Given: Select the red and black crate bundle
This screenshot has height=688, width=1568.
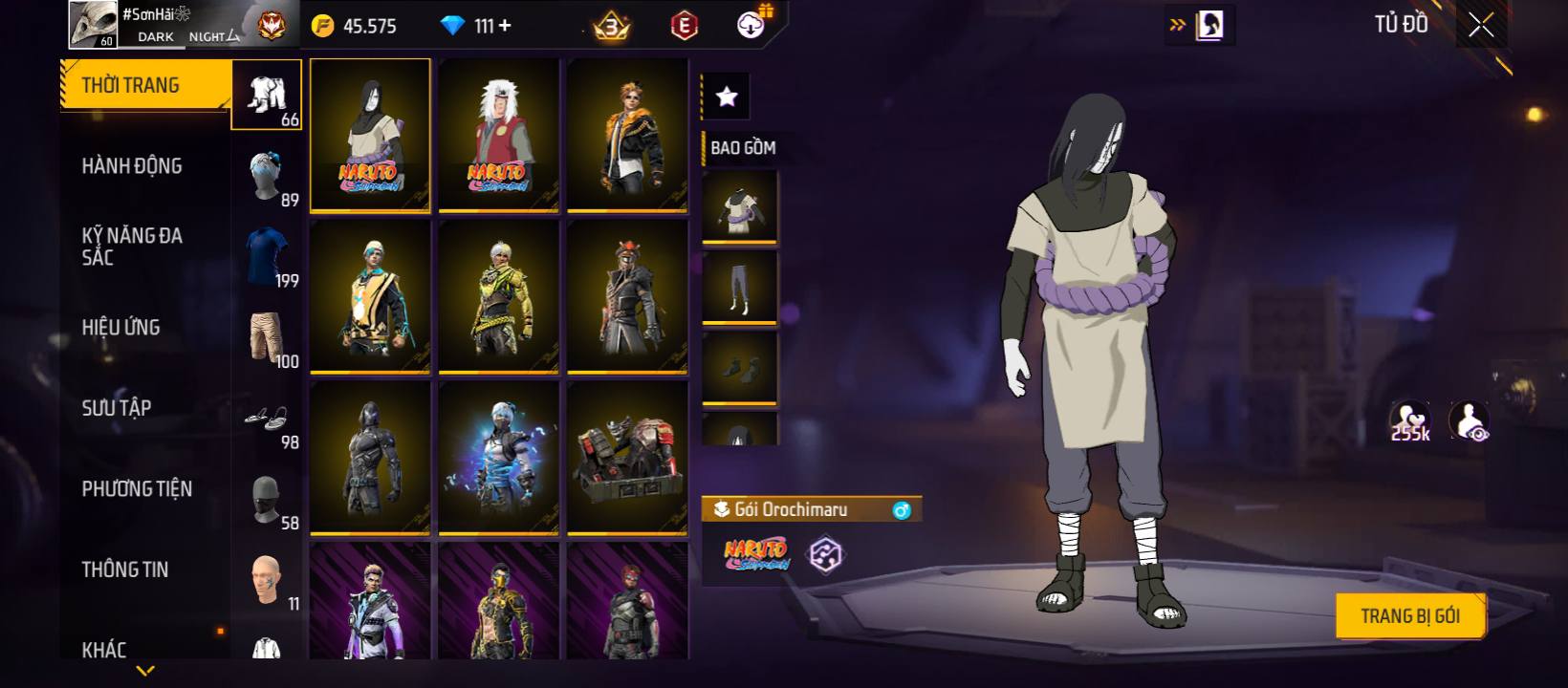Looking at the screenshot, I should click(x=627, y=457).
